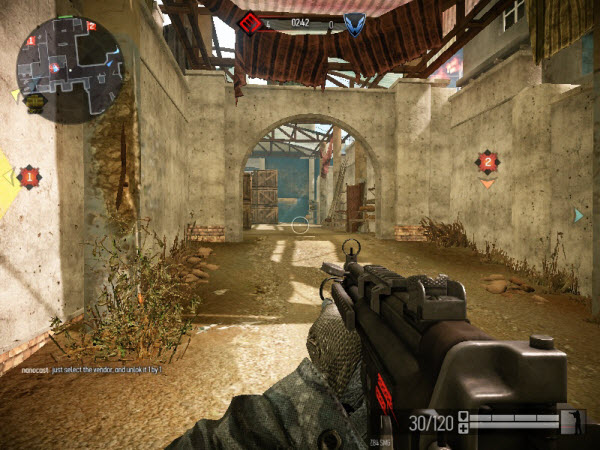Click the blue shield team emblem
This screenshot has width=600, height=450.
(353, 22)
